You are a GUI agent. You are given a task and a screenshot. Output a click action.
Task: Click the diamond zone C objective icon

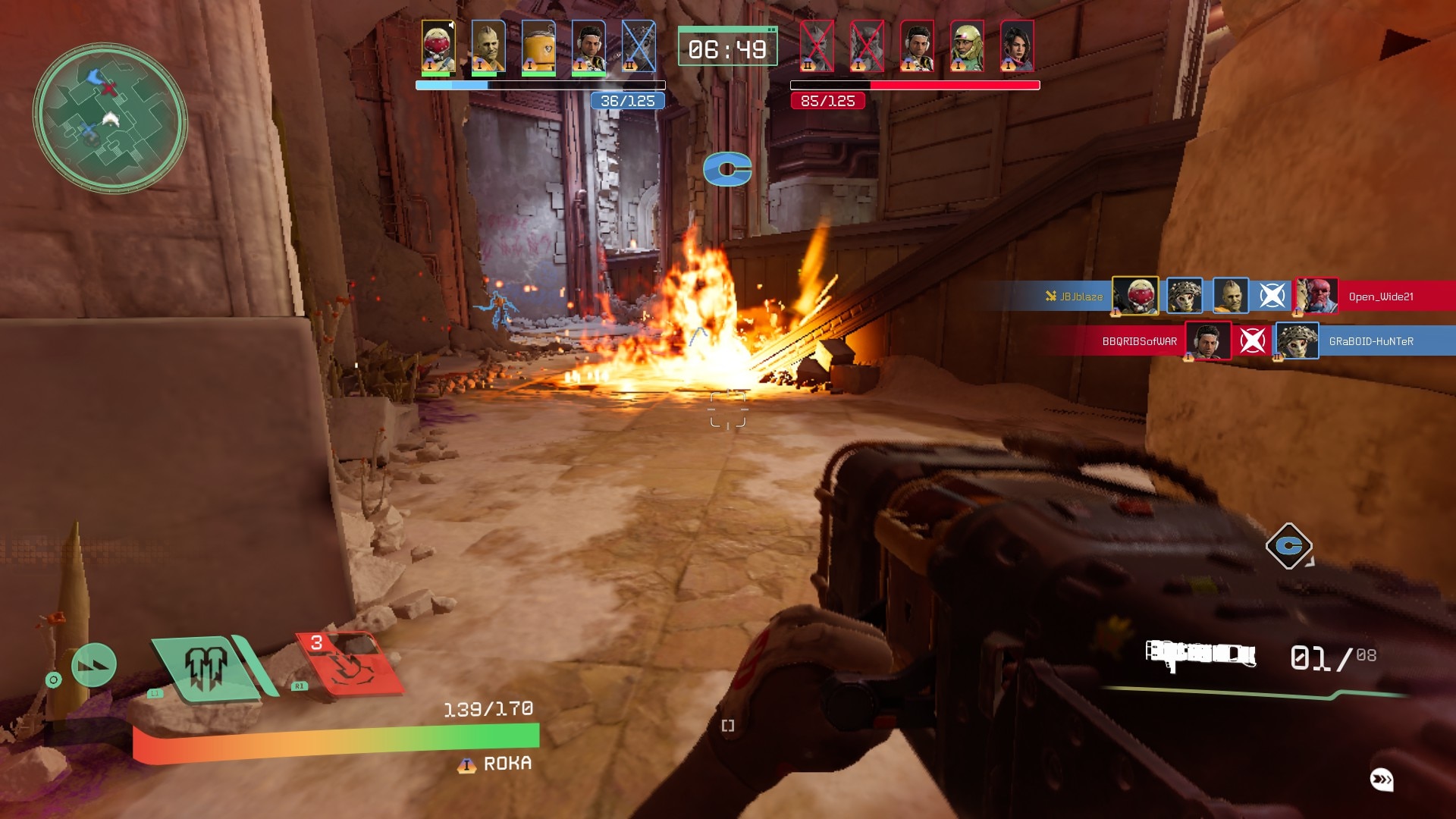1288,545
